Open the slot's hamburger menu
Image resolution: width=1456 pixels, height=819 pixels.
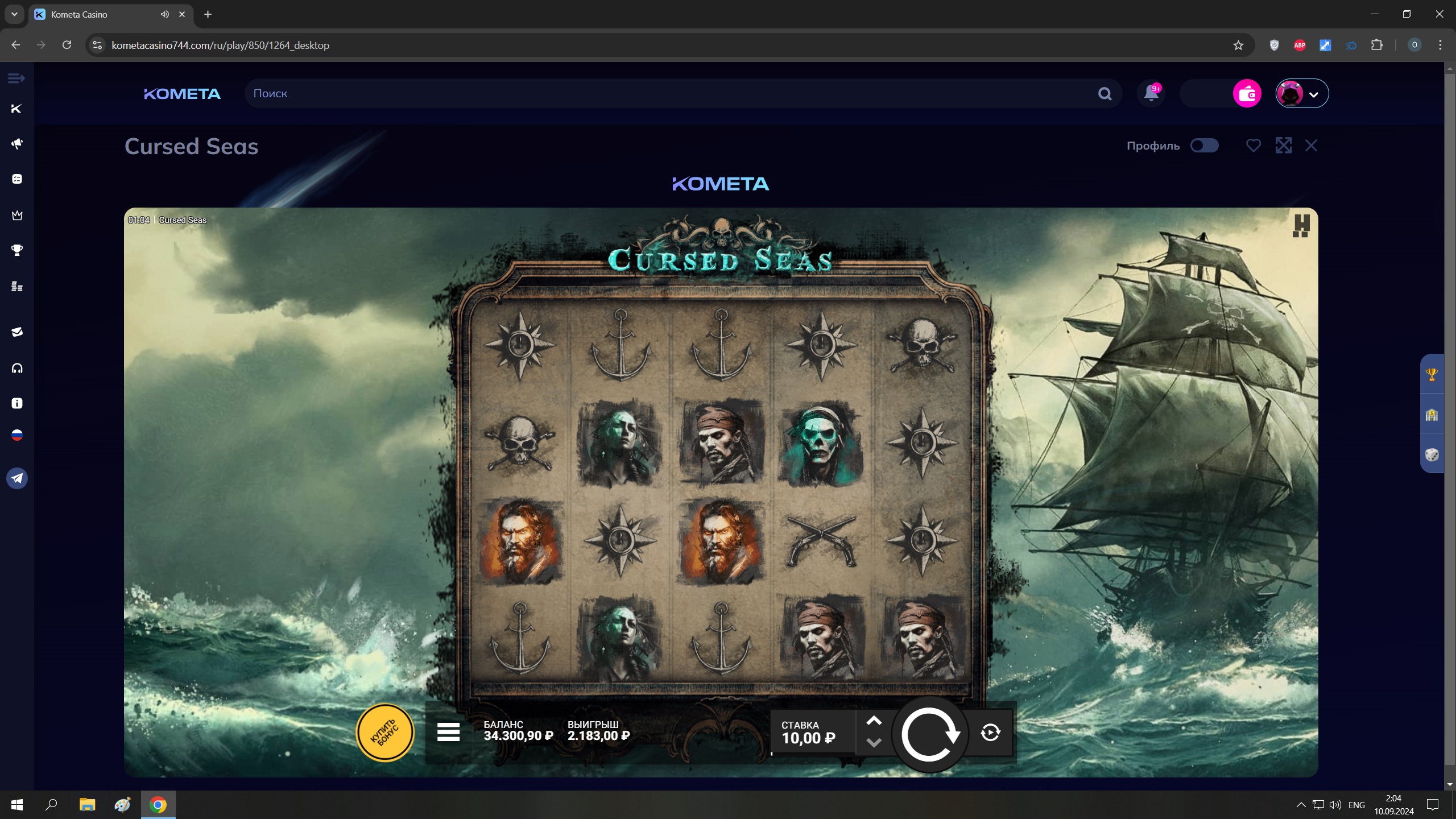448,733
